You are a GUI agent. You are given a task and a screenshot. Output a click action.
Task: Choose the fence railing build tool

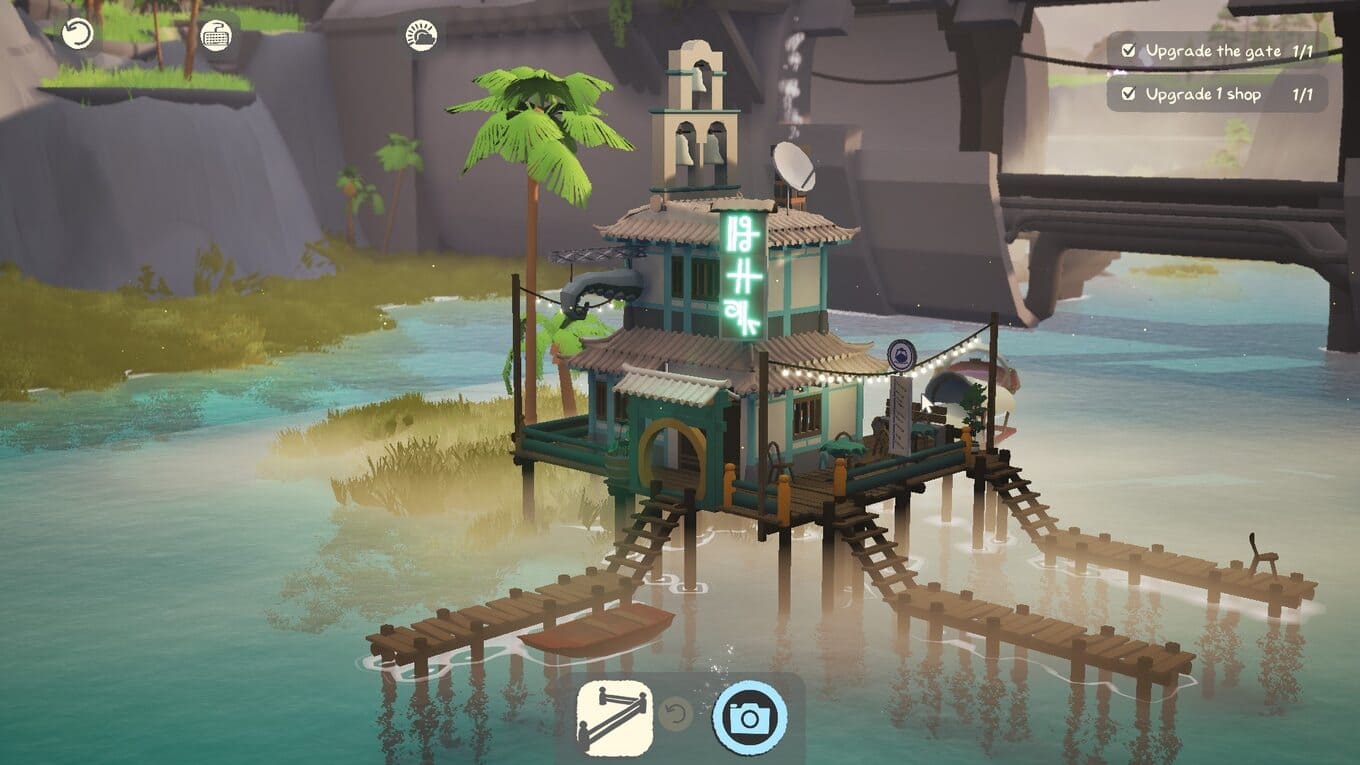pos(614,717)
